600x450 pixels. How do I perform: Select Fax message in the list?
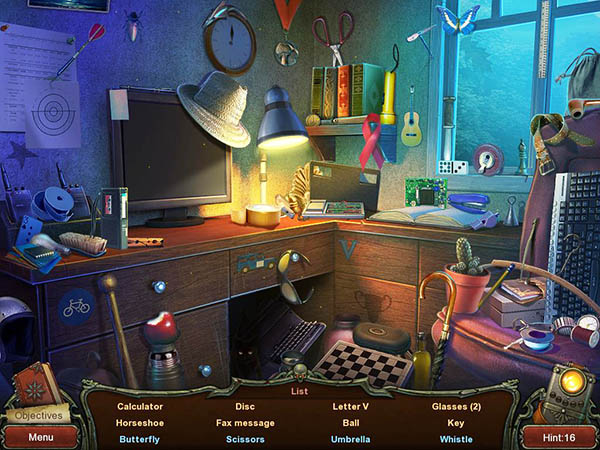pos(245,423)
